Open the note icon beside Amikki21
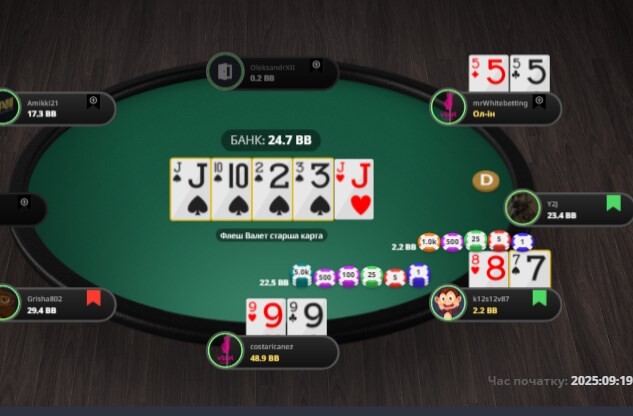 coord(93,101)
